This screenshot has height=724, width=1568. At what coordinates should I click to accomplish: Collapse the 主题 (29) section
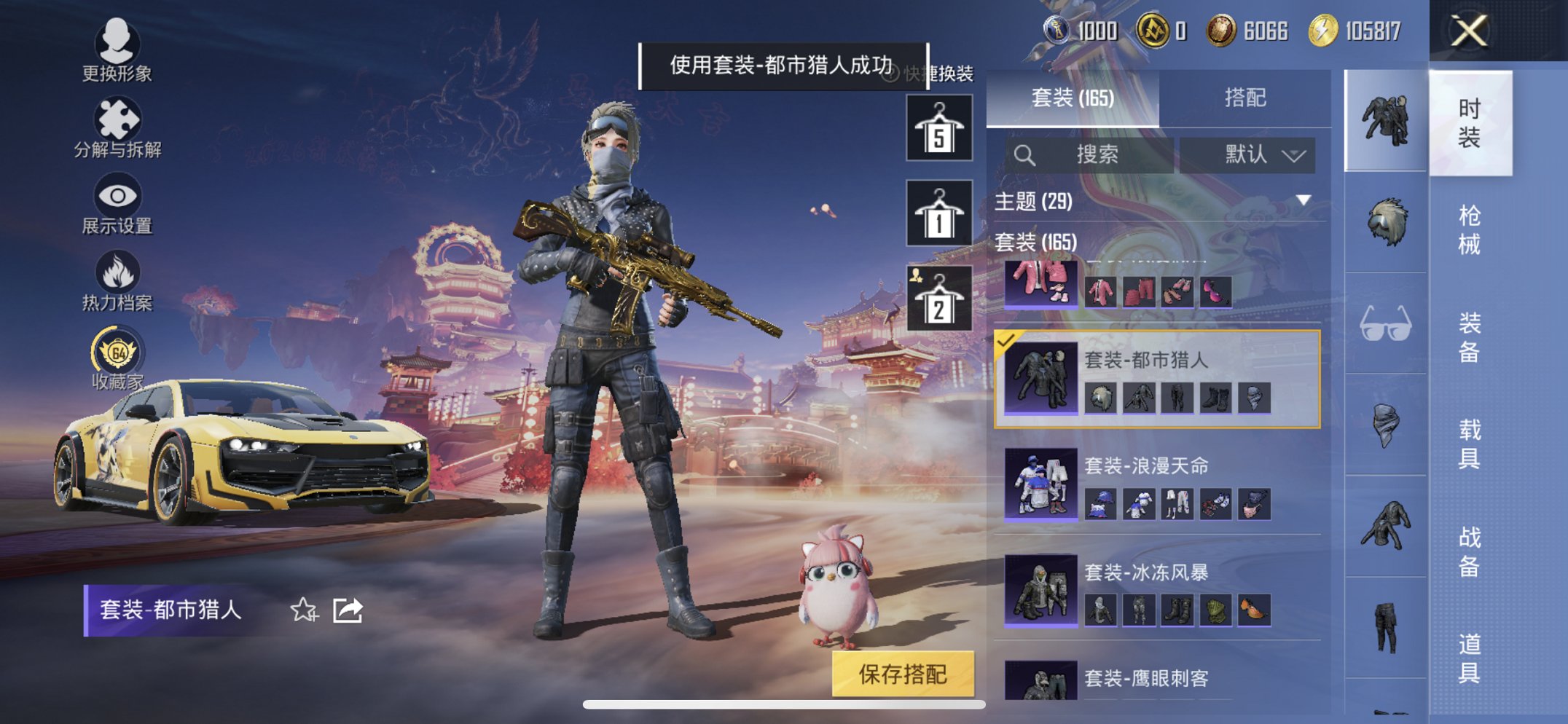pos(1301,202)
